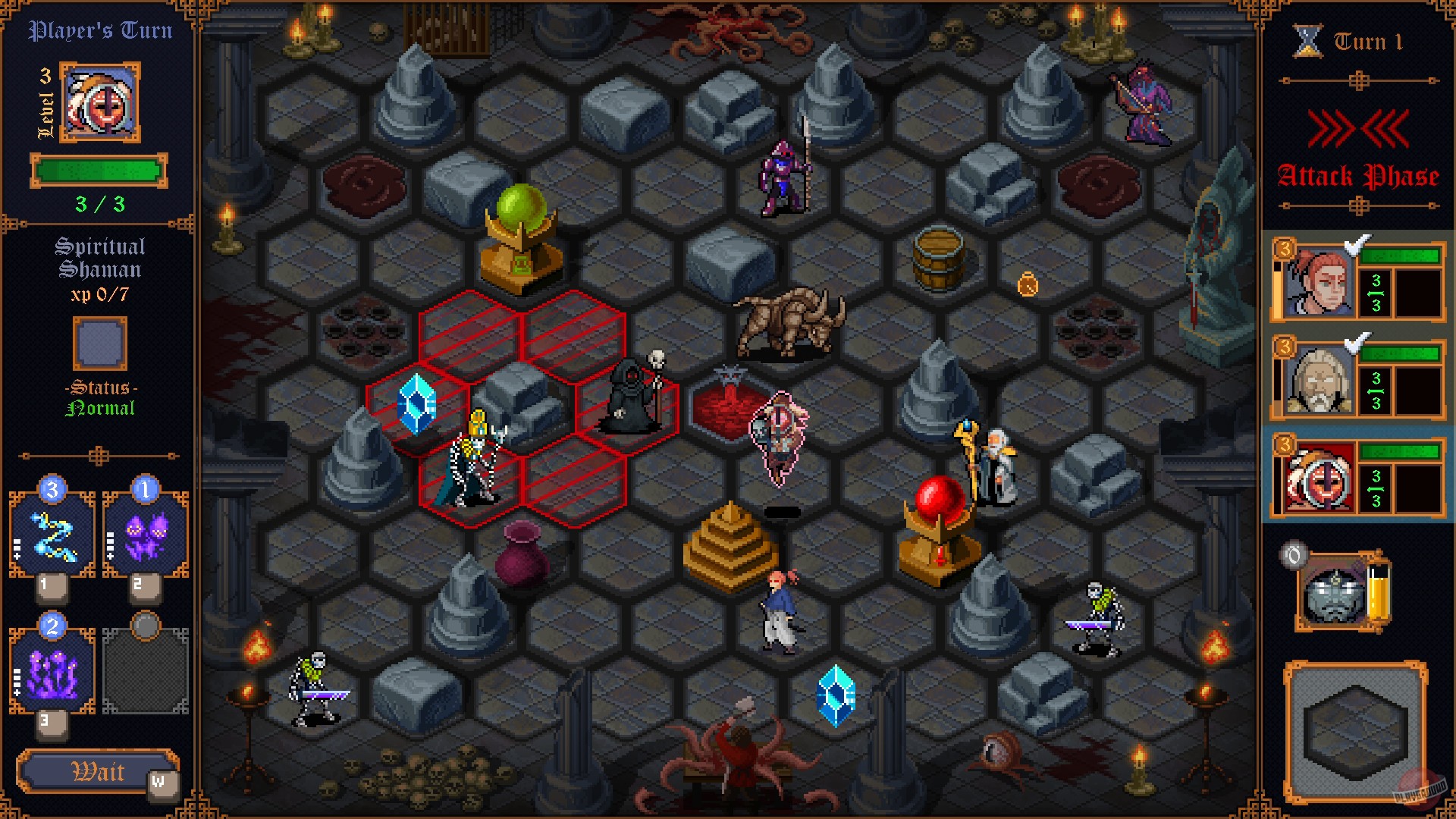
Task: Click the red Attack Phase chevrons icon
Action: pyautogui.click(x=1357, y=129)
